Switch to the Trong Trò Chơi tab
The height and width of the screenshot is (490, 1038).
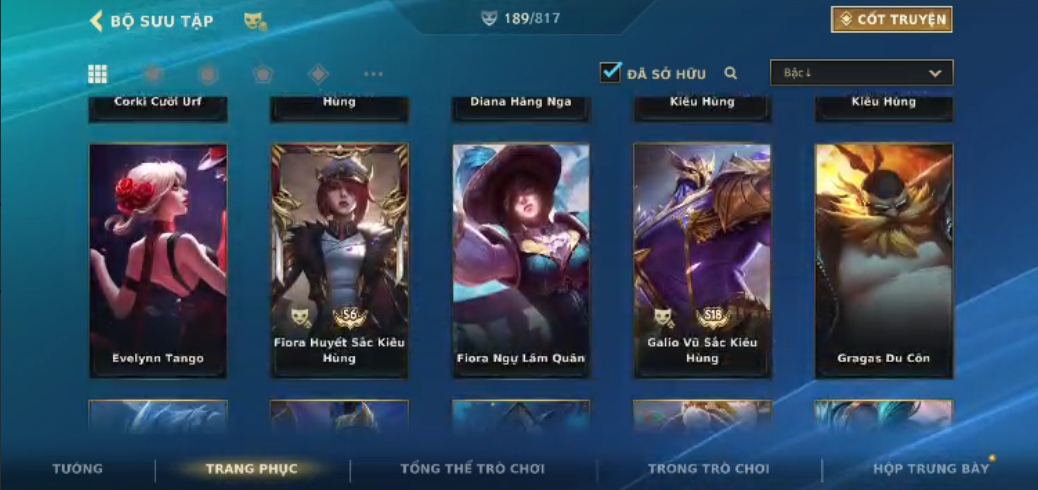click(x=709, y=468)
